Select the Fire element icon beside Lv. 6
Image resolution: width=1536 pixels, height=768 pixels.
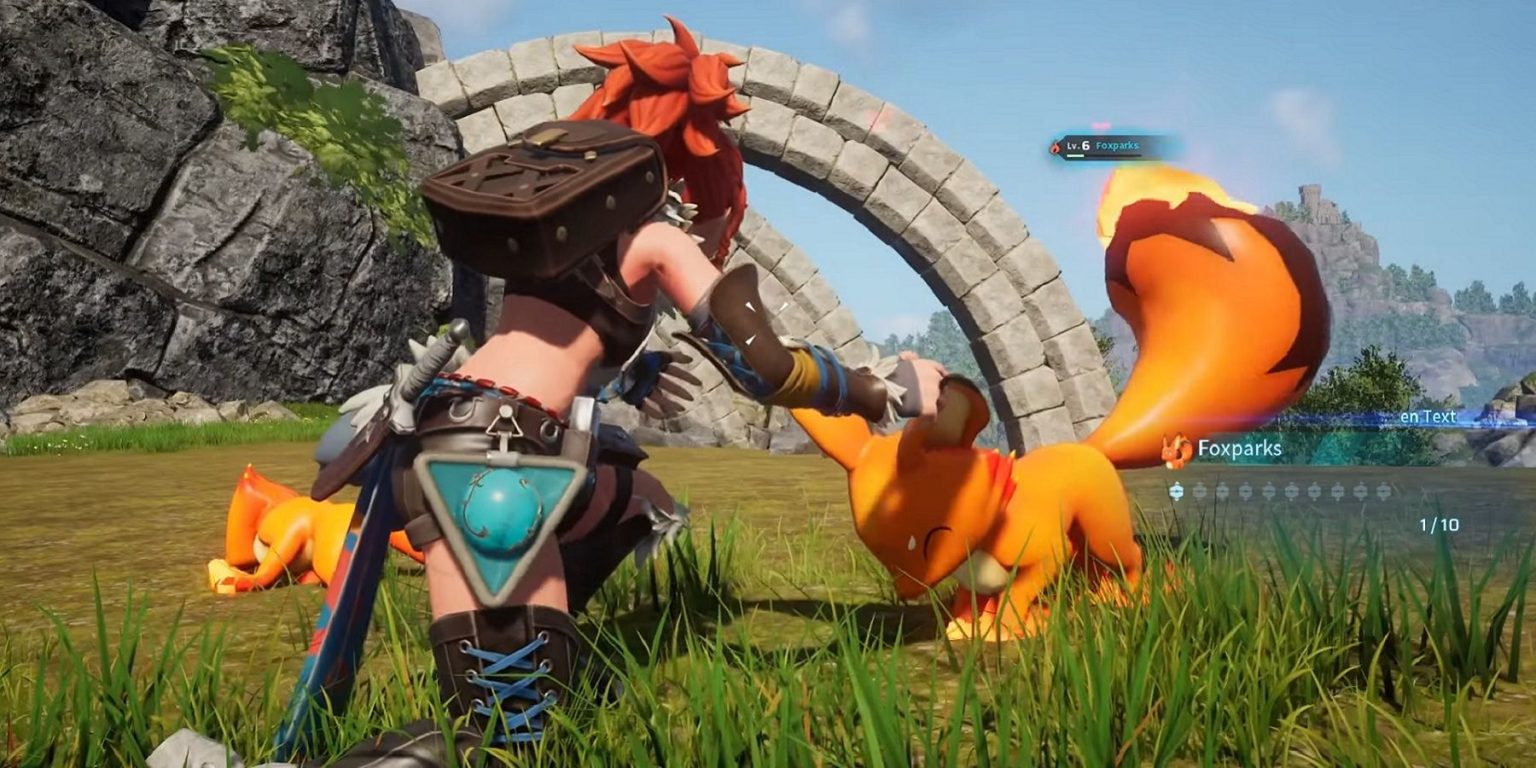1055,147
